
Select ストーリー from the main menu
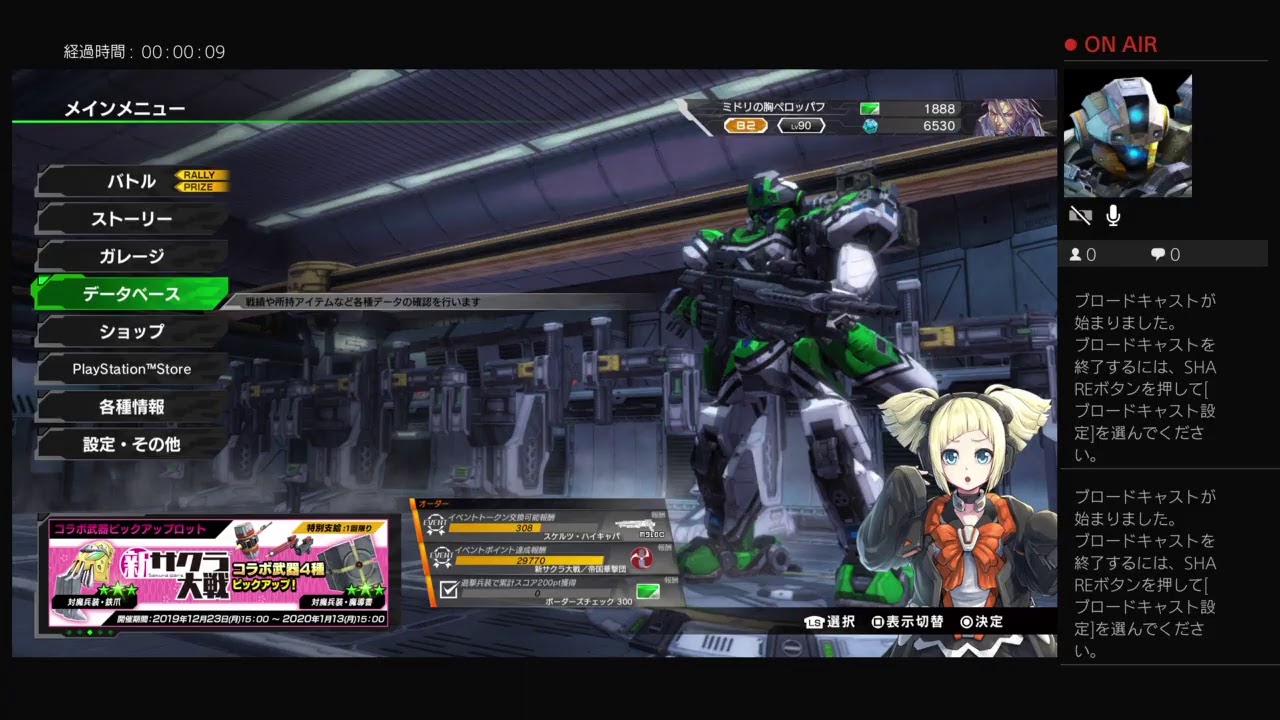click(132, 219)
